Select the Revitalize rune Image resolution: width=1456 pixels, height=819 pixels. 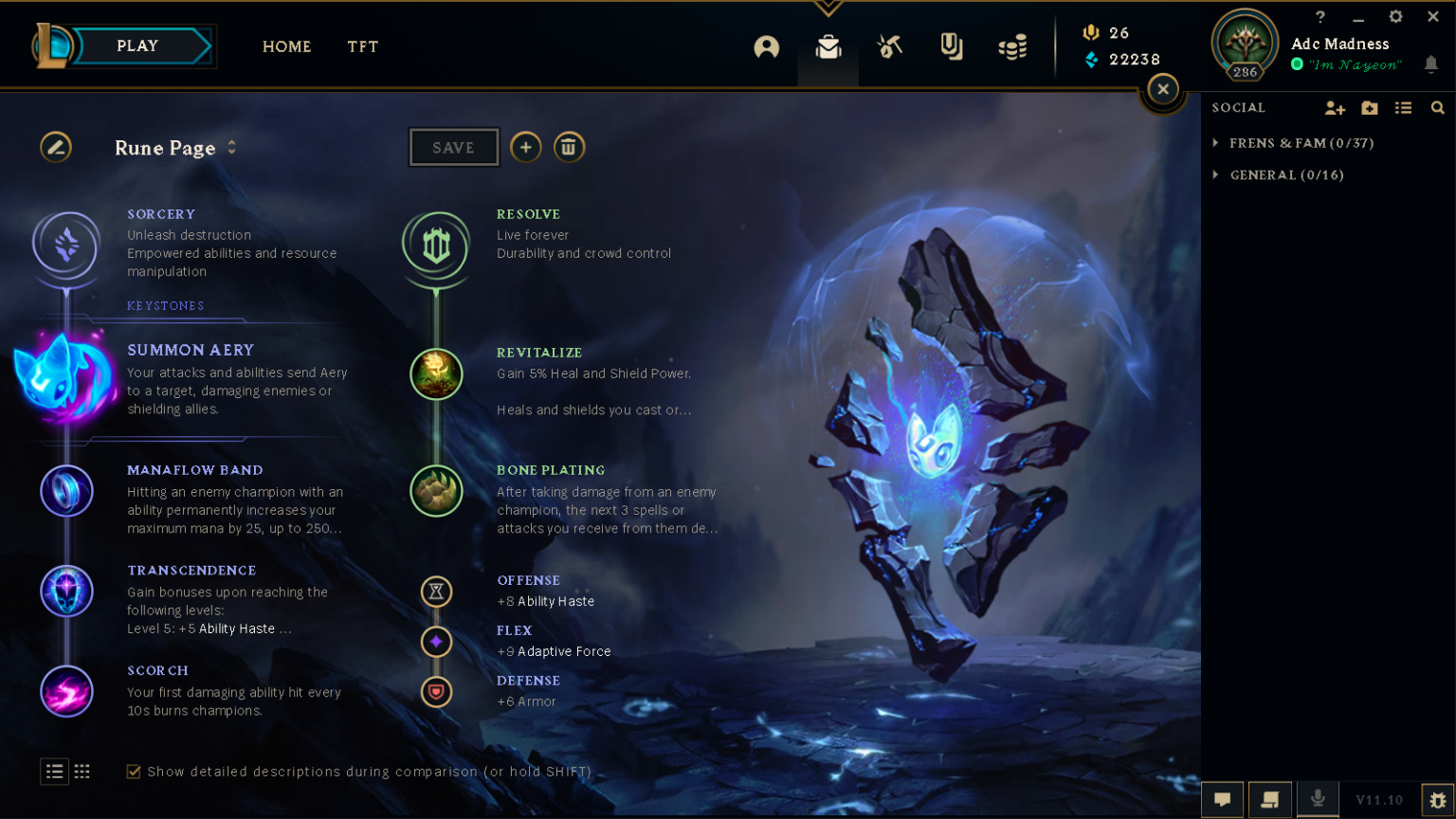tap(436, 373)
